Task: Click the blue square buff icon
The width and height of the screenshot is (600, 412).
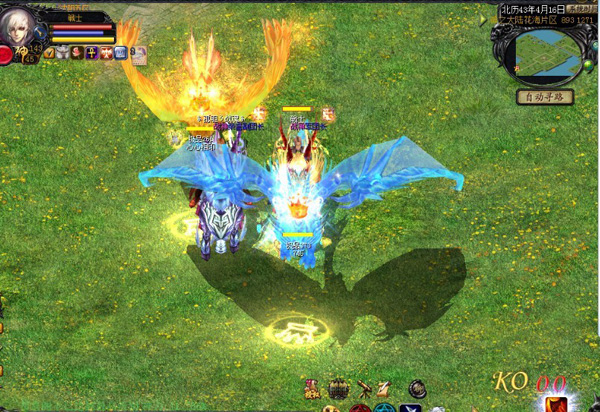Action: point(119,52)
